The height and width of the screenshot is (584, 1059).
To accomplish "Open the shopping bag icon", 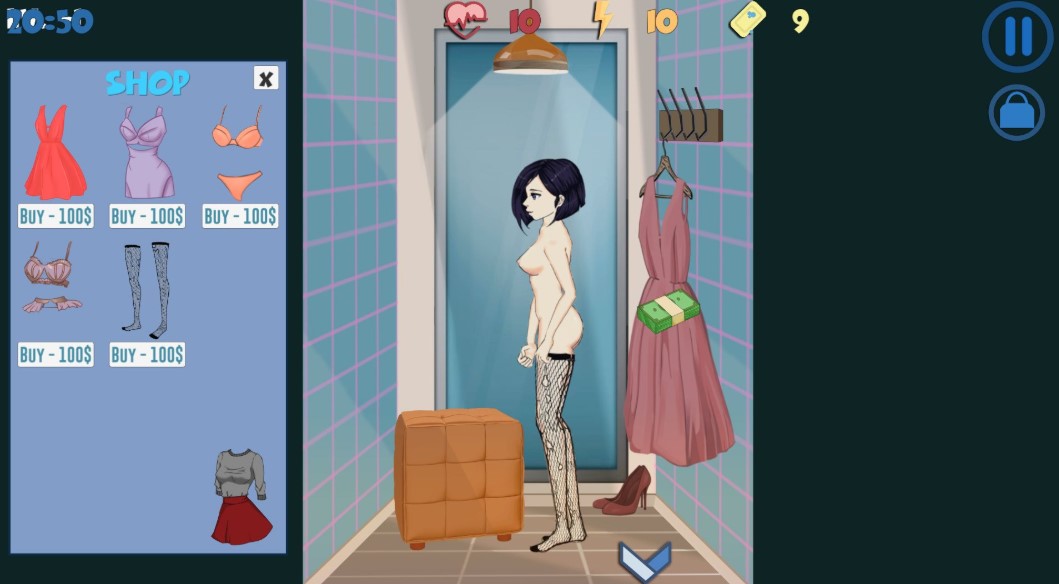I will pyautogui.click(x=1016, y=112).
